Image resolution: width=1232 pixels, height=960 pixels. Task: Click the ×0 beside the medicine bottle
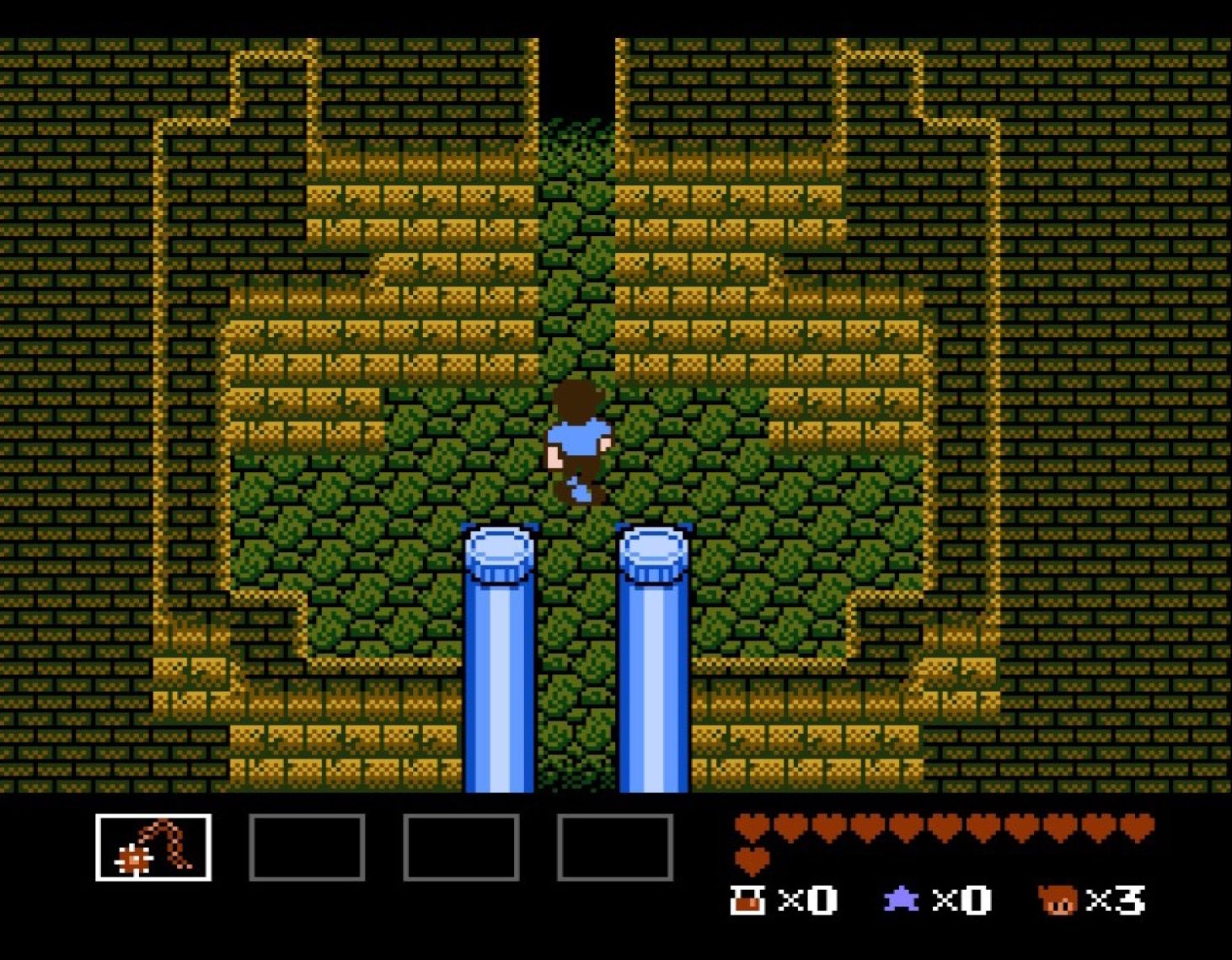pyautogui.click(x=807, y=900)
